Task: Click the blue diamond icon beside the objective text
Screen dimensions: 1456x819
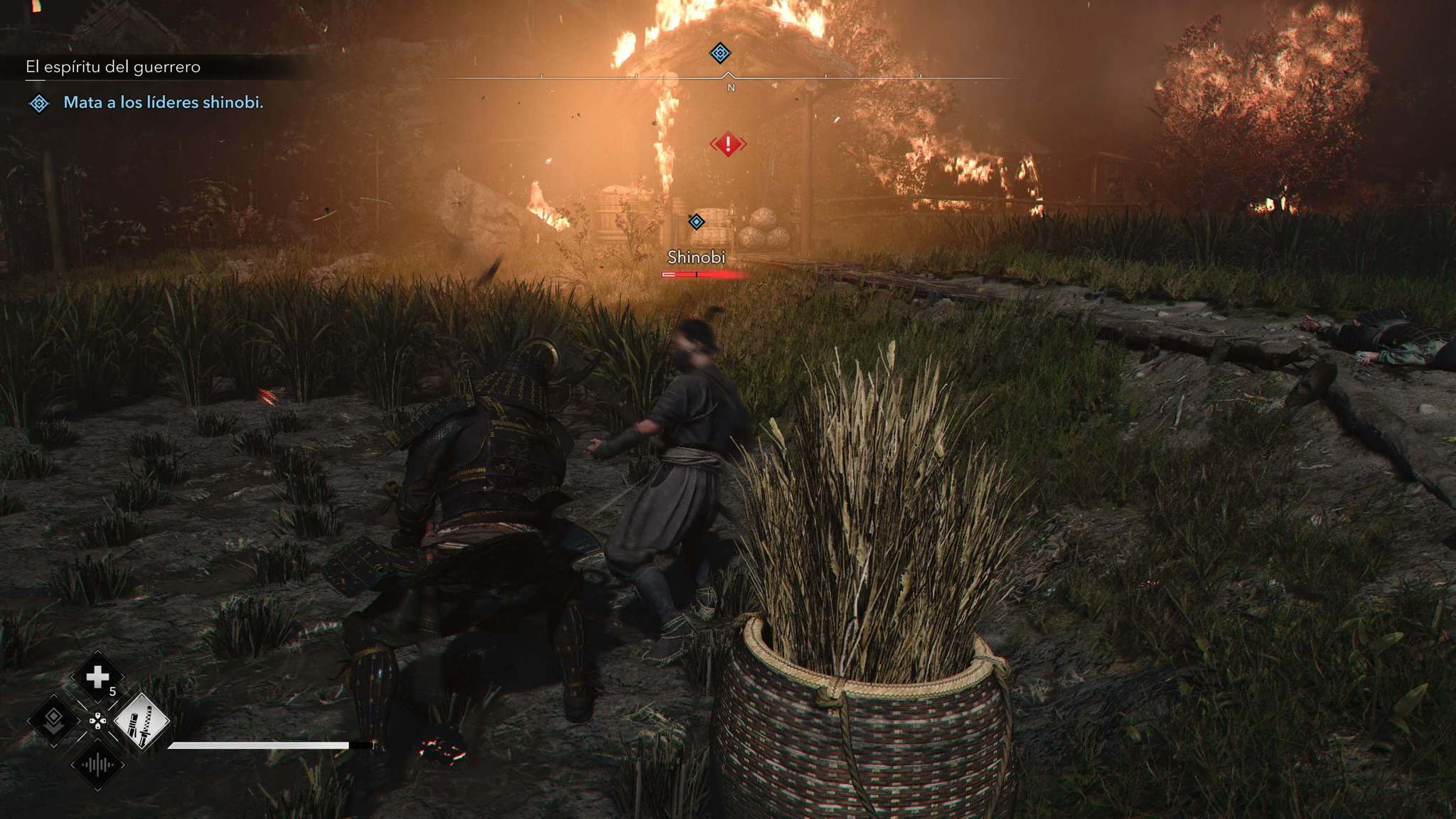Action: pyautogui.click(x=39, y=104)
